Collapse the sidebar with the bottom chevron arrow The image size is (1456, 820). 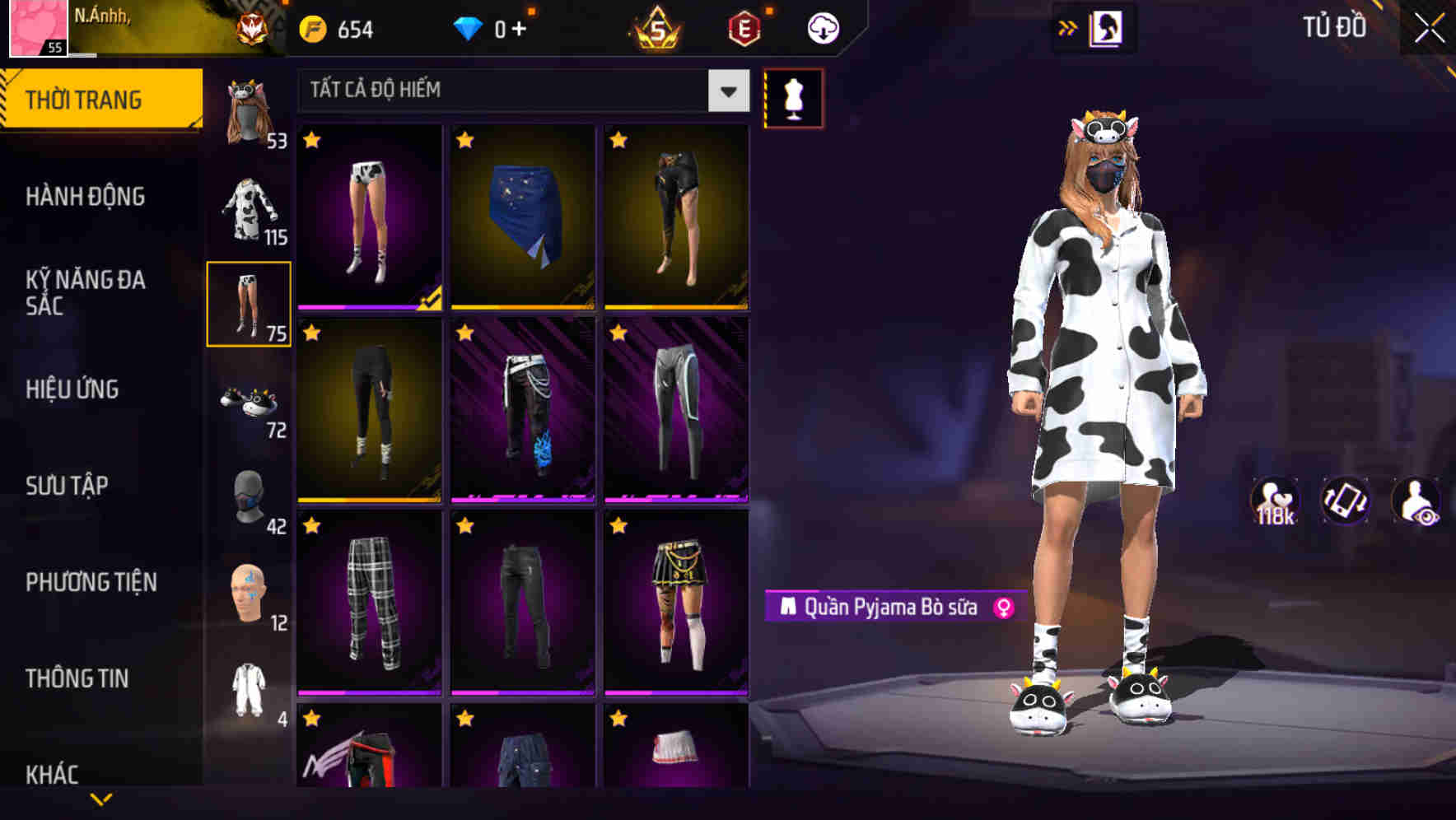click(100, 797)
